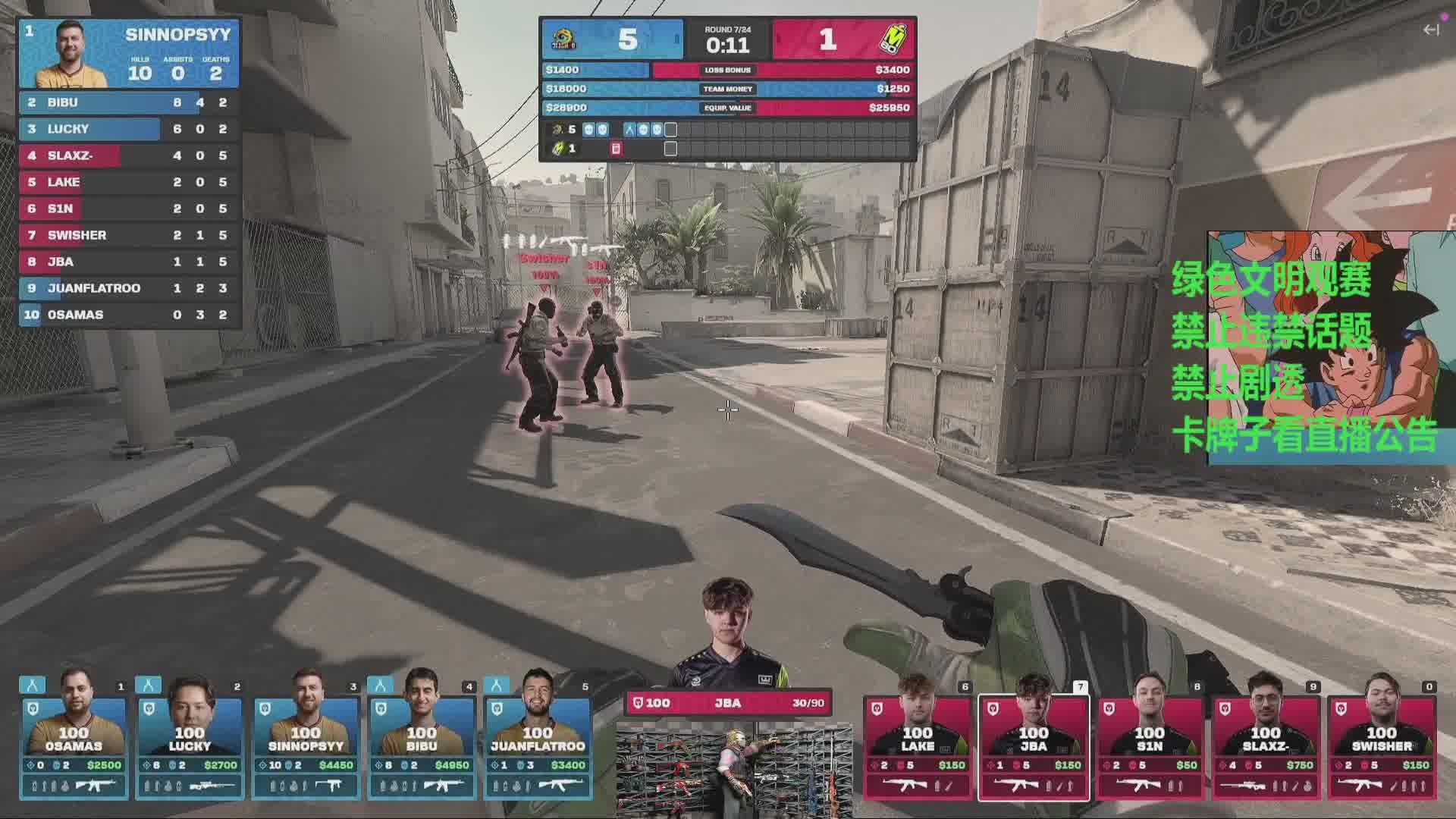
Task: Choose SWISHER's scoreboard row
Action: [x=129, y=235]
